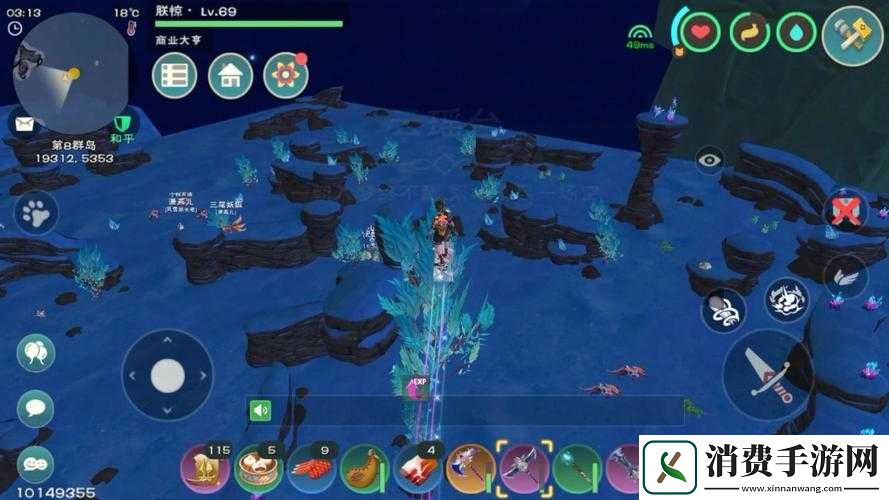The width and height of the screenshot is (889, 500).
Task: Select the hotbar item with count 115
Action: [x=203, y=468]
